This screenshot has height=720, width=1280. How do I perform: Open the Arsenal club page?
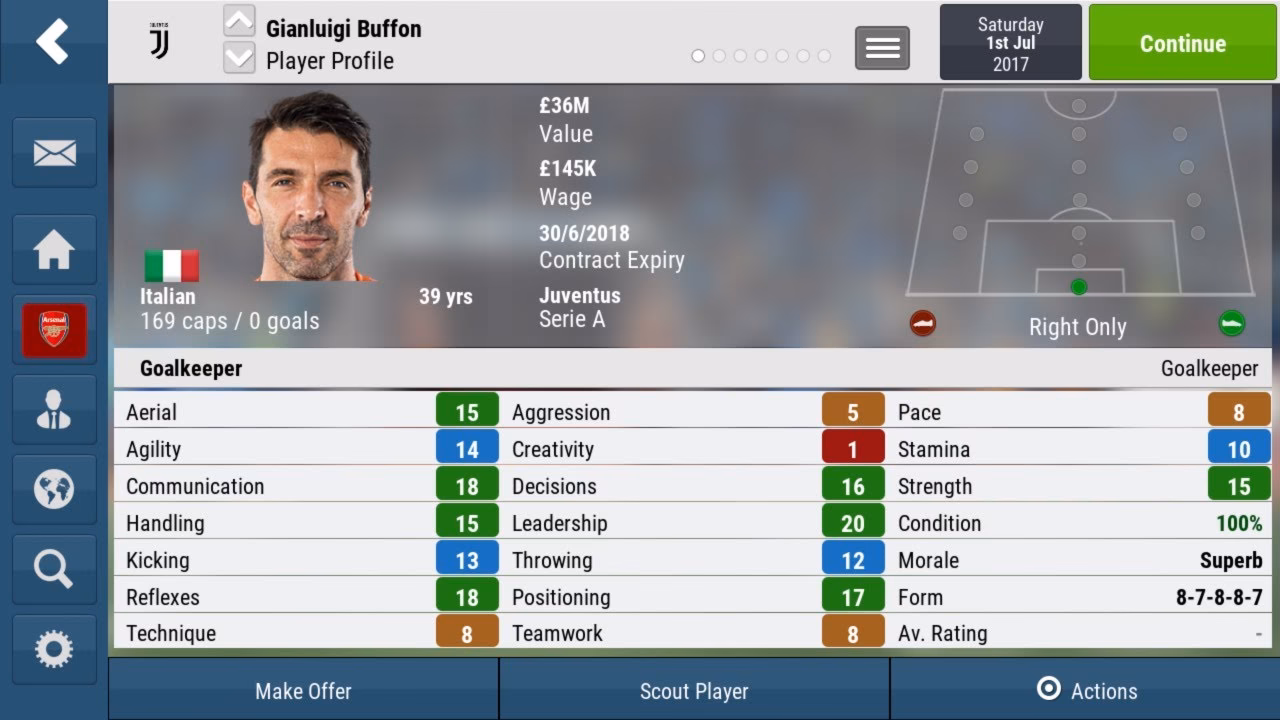[53, 330]
